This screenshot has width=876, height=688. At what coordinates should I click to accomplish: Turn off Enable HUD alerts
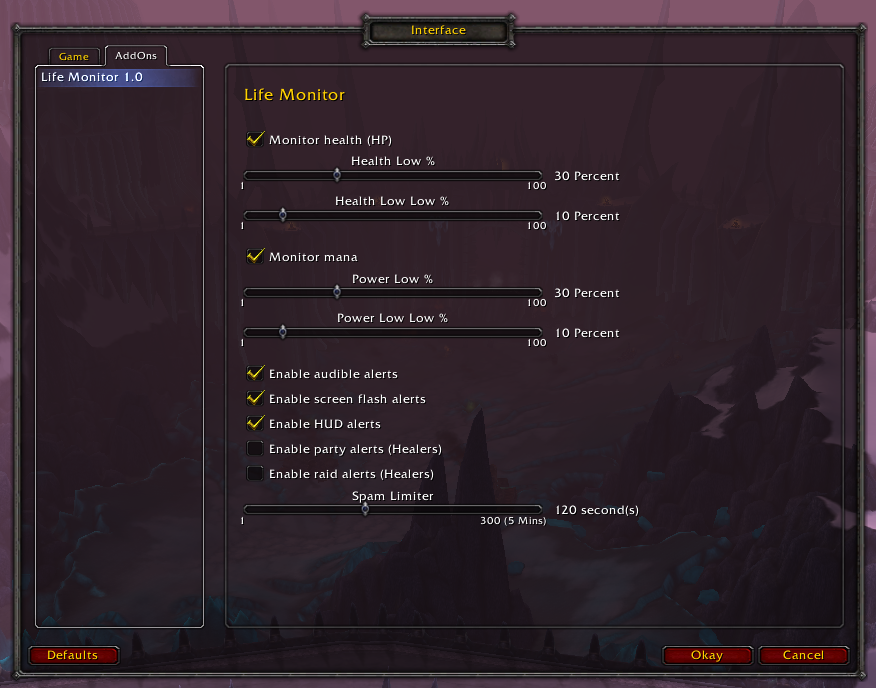tap(256, 424)
